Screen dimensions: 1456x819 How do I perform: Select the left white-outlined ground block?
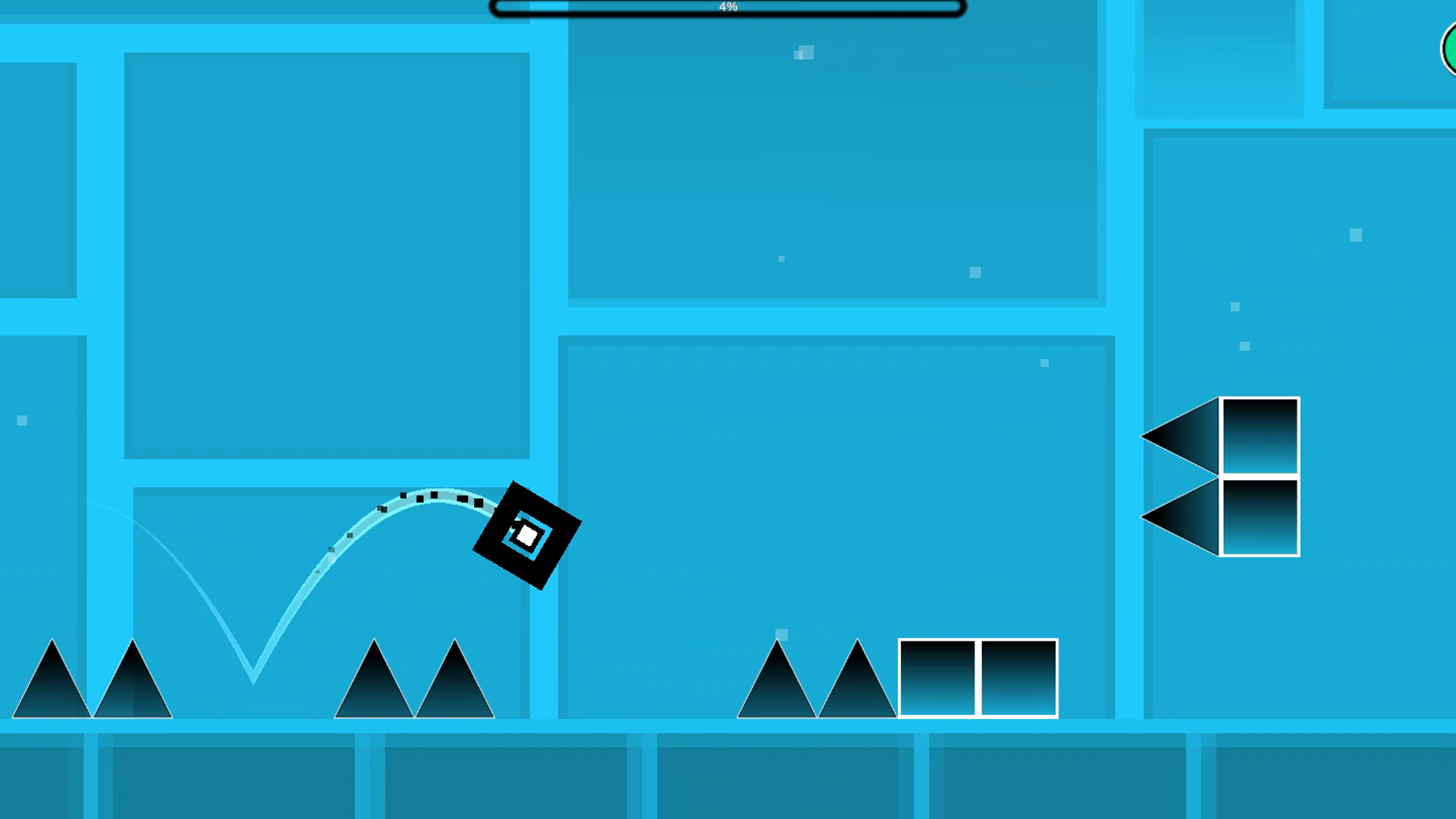(x=939, y=679)
